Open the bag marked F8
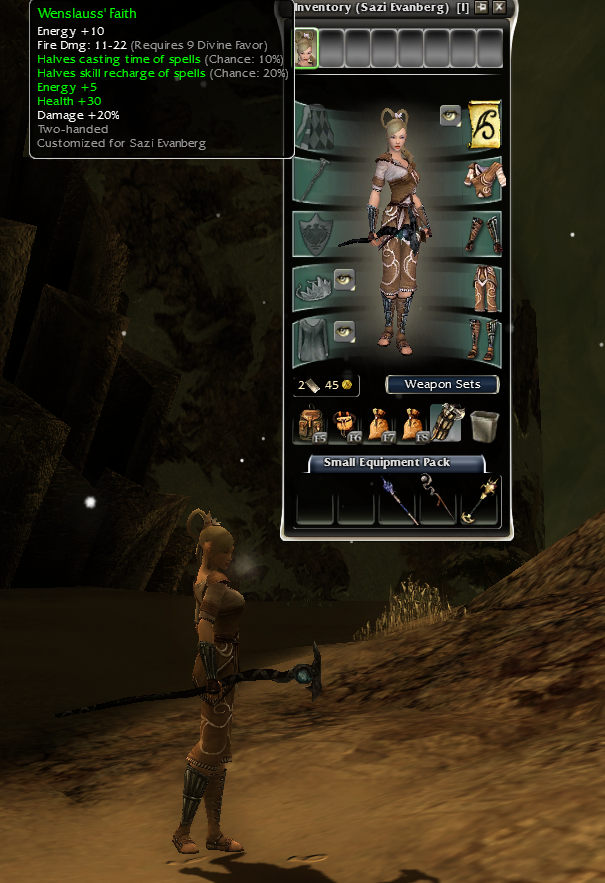Image resolution: width=605 pixels, height=883 pixels. point(412,425)
